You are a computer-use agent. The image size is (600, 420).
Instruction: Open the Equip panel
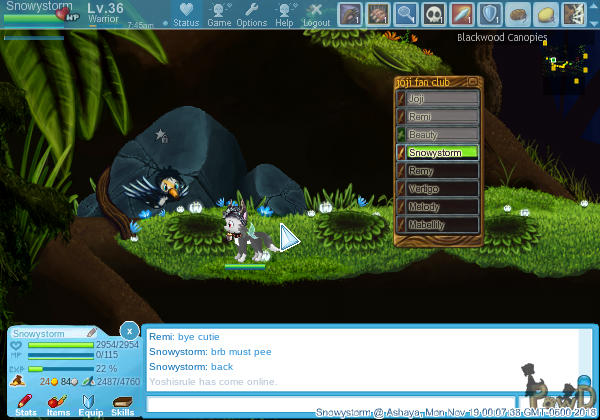click(90, 405)
